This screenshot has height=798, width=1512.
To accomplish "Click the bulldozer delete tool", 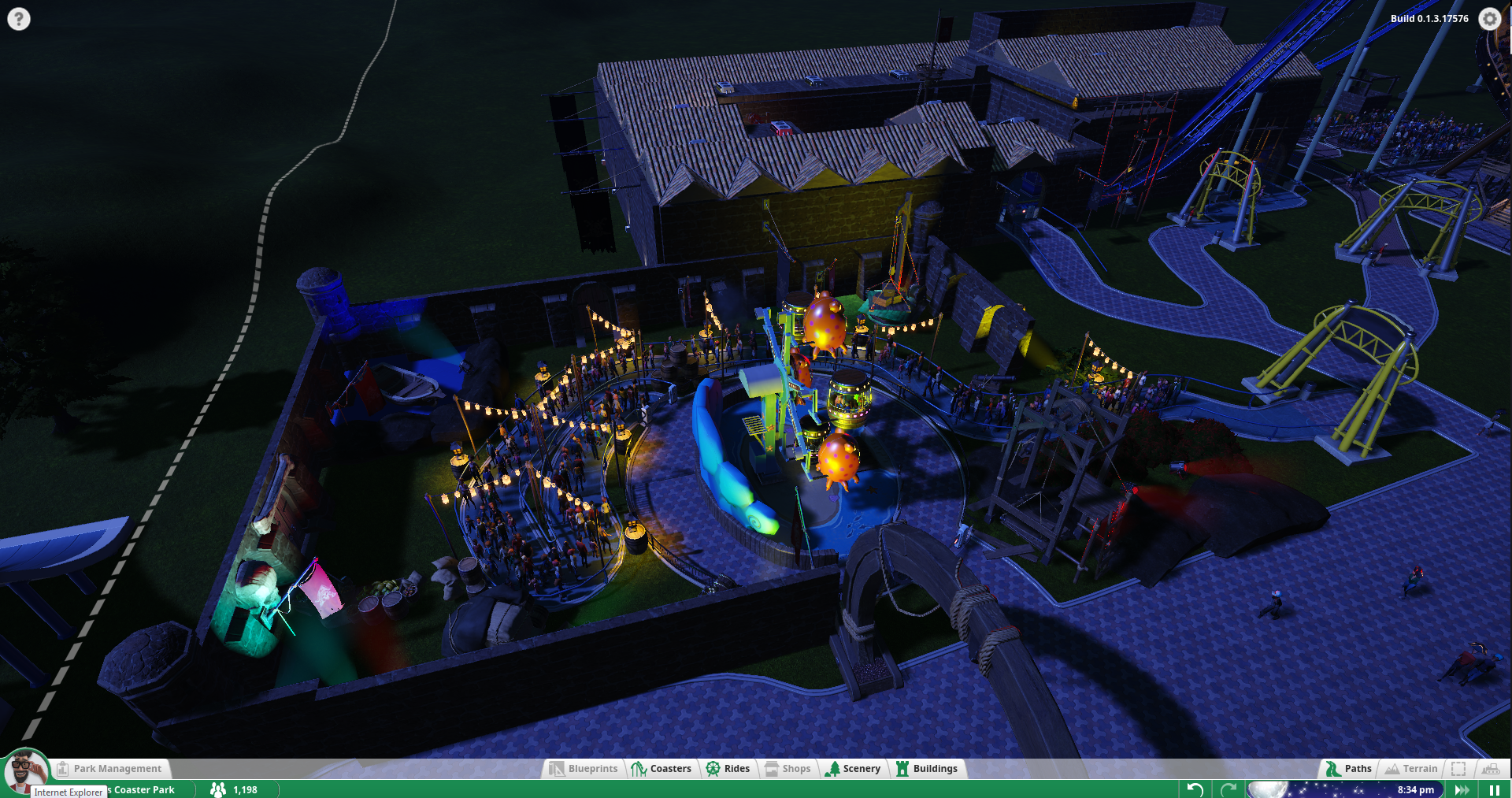I will 1490,769.
